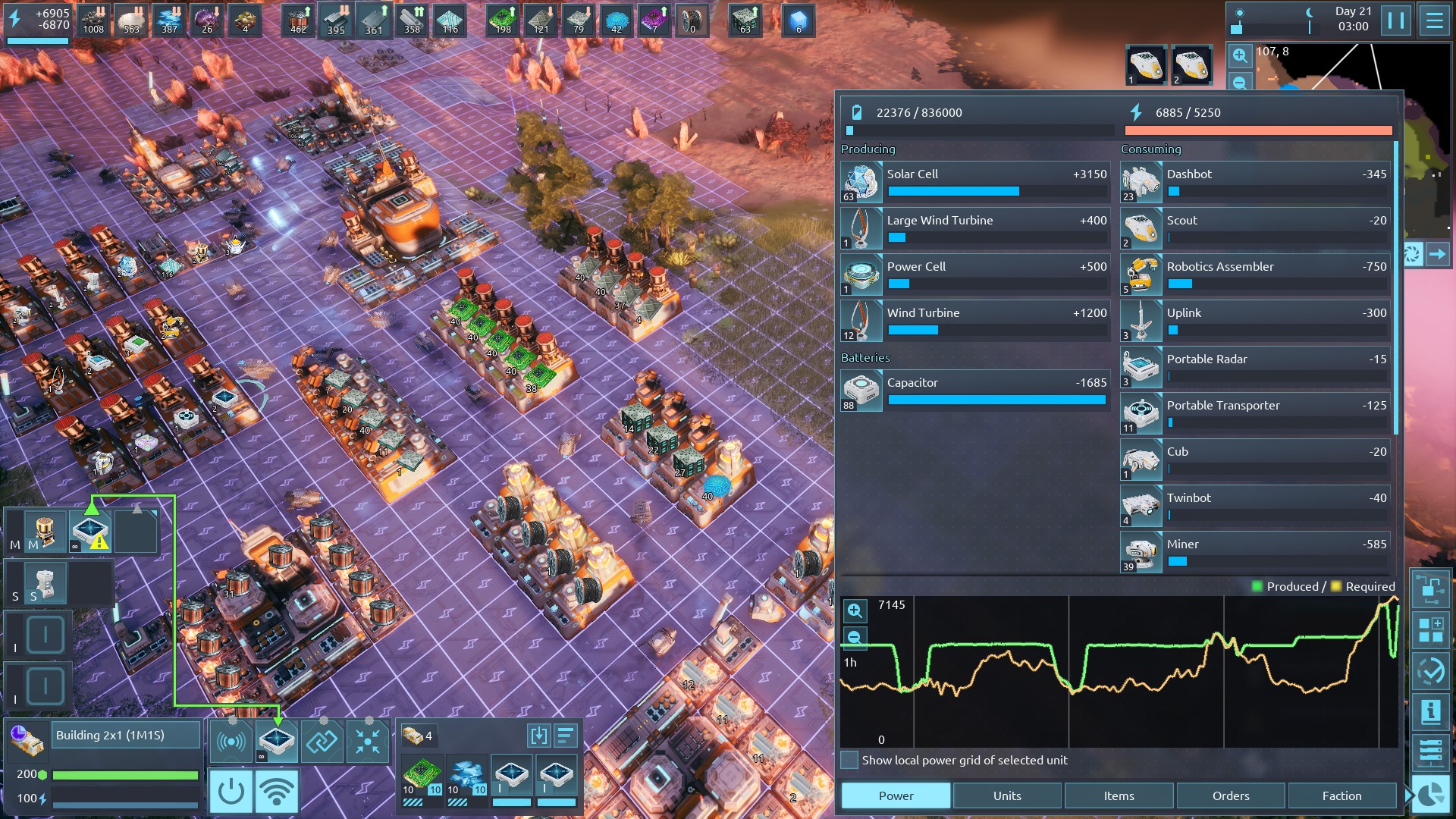1456x819 pixels.
Task: Toggle the unit power button
Action: (x=231, y=791)
